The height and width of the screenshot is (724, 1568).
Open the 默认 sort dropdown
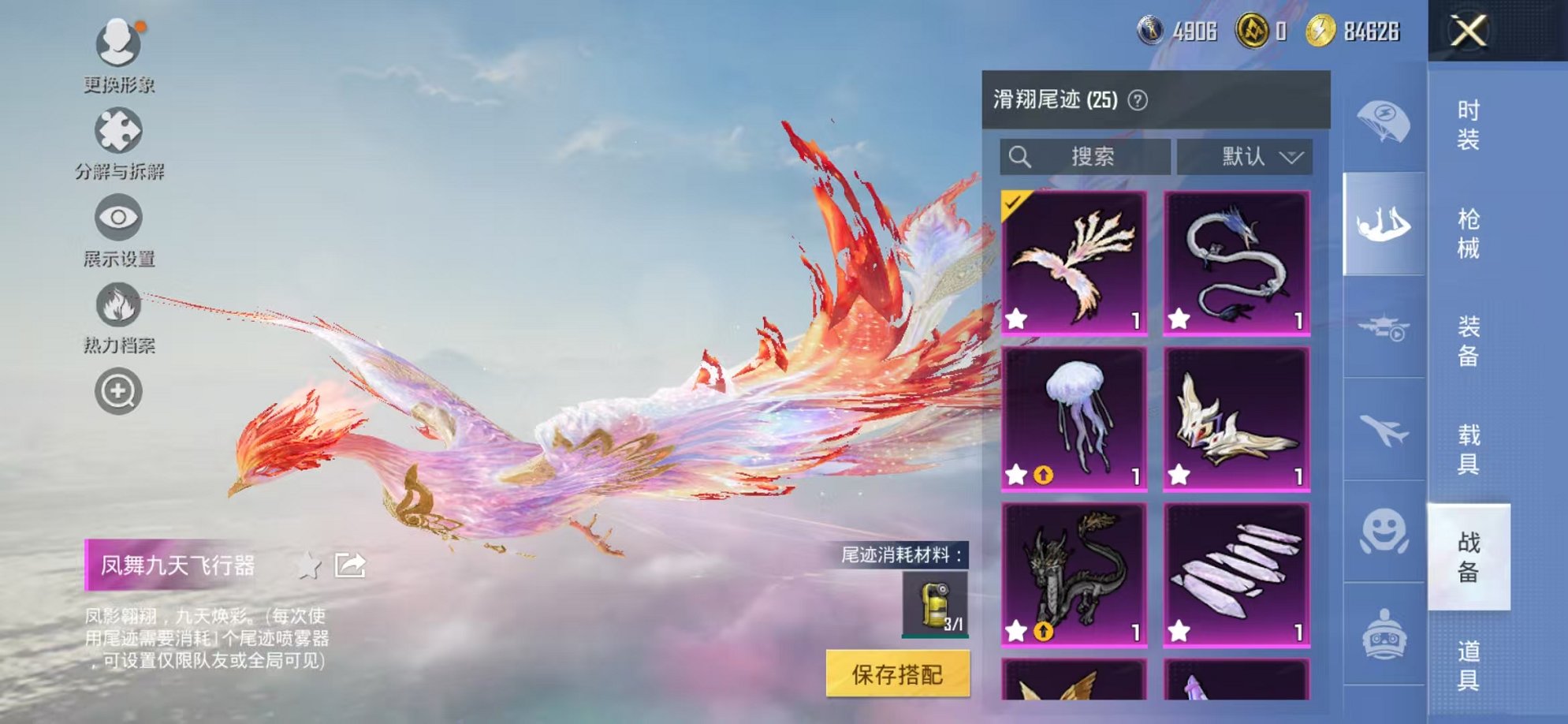tap(1246, 156)
